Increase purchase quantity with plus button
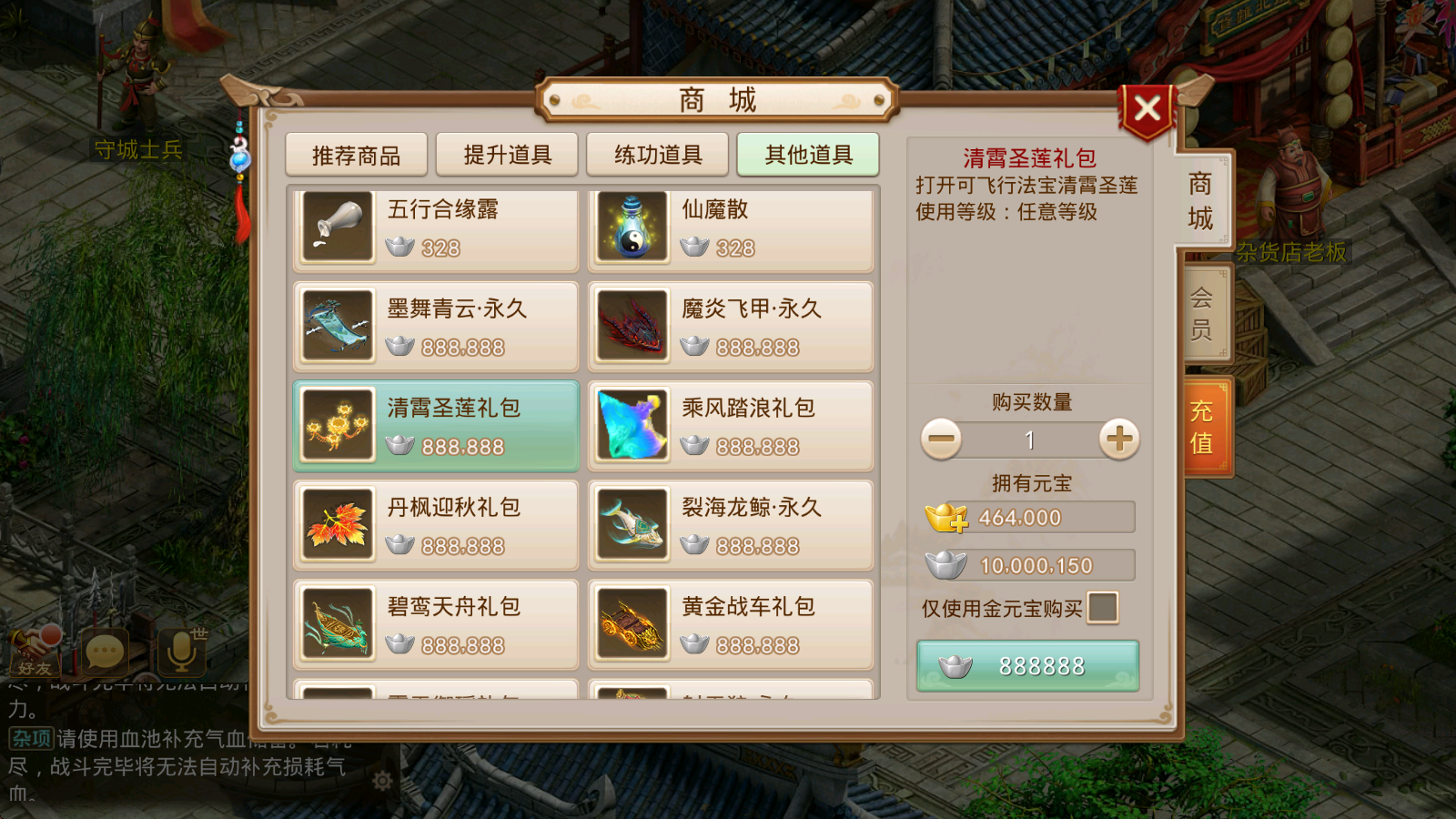The width and height of the screenshot is (1456, 819). click(x=1118, y=439)
